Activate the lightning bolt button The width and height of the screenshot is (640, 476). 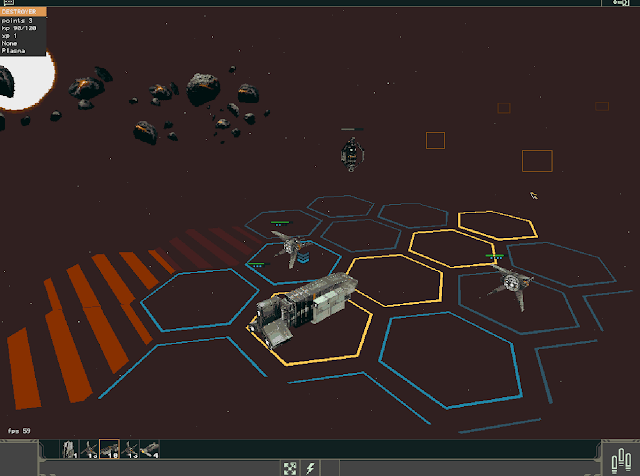pos(310,467)
